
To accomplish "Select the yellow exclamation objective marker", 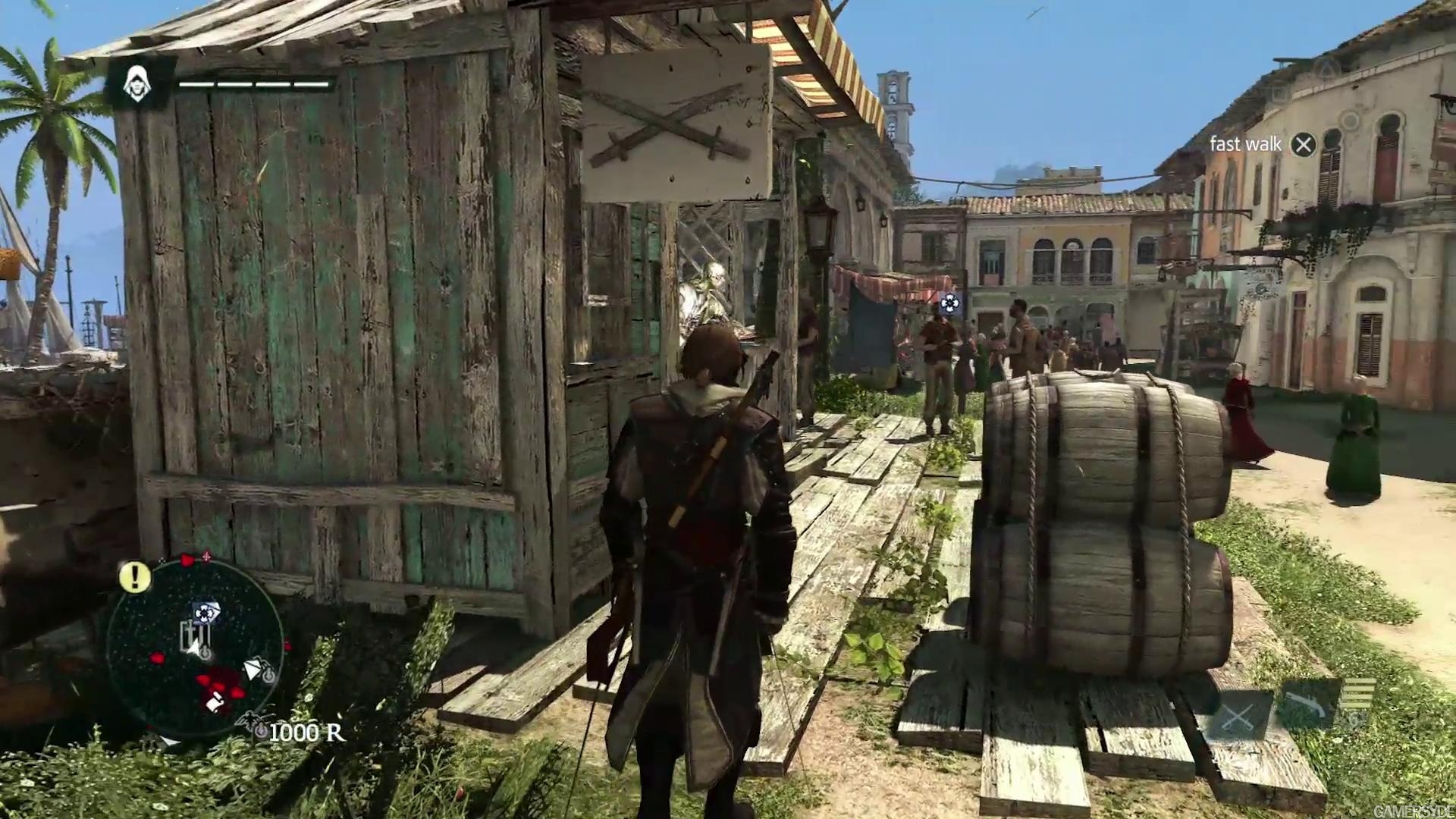I will tap(135, 578).
